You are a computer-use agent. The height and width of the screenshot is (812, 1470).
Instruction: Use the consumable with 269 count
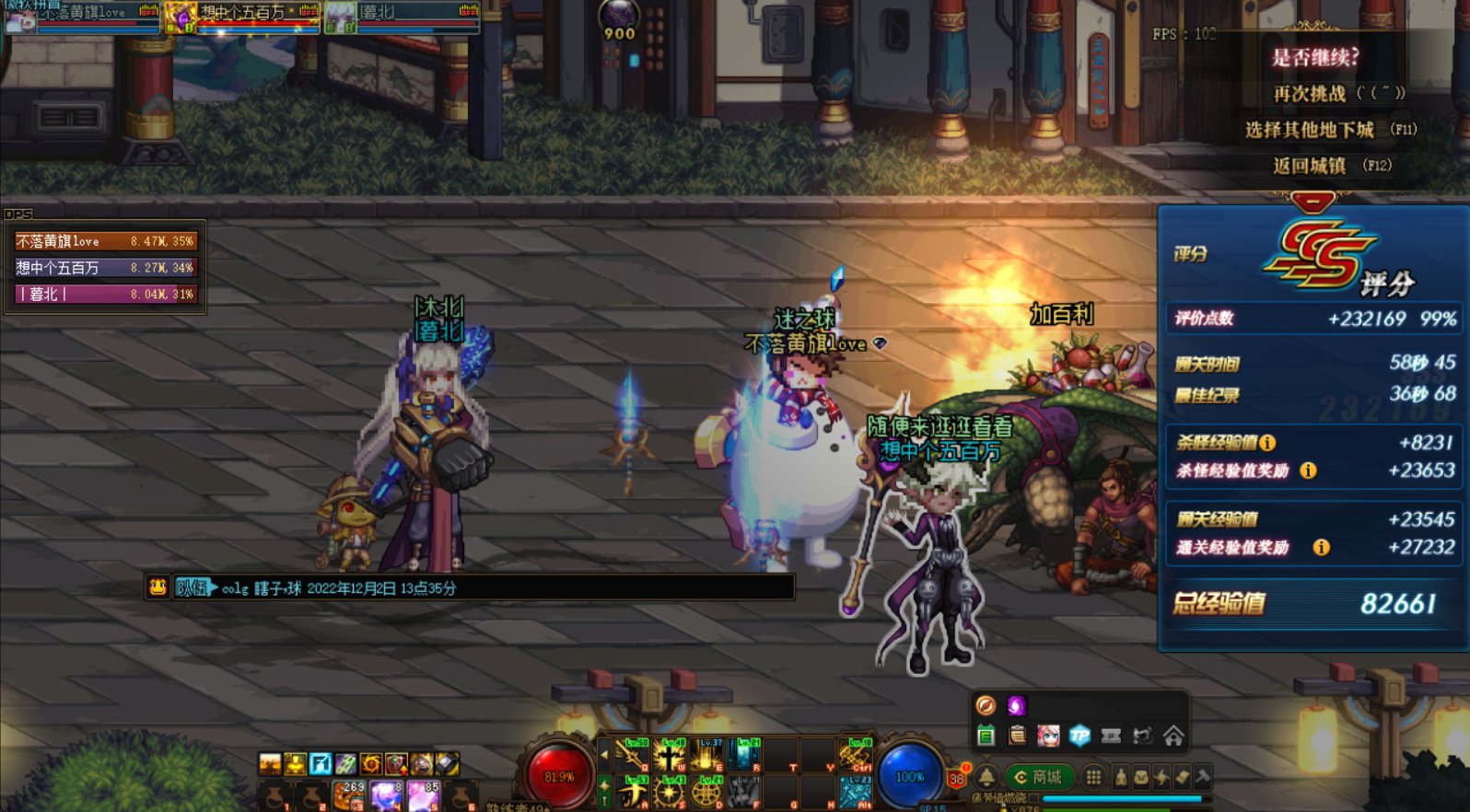pos(351,795)
